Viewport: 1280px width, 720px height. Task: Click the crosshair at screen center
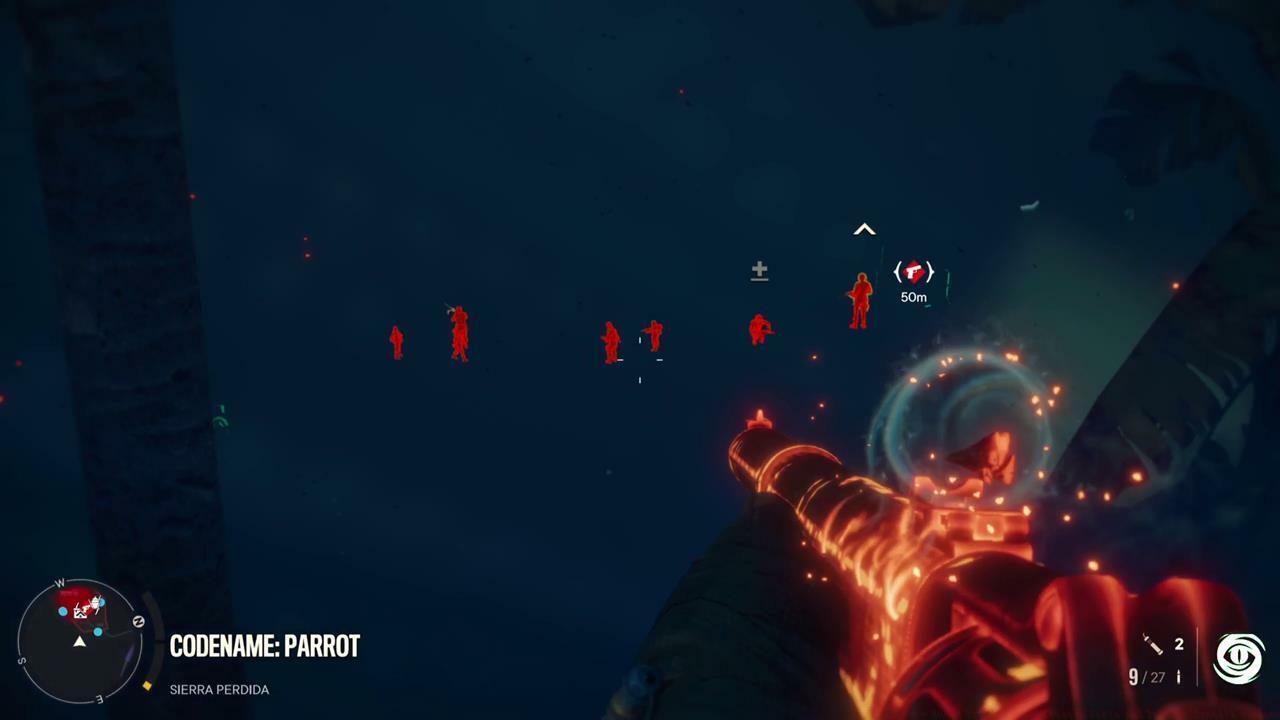pos(640,360)
